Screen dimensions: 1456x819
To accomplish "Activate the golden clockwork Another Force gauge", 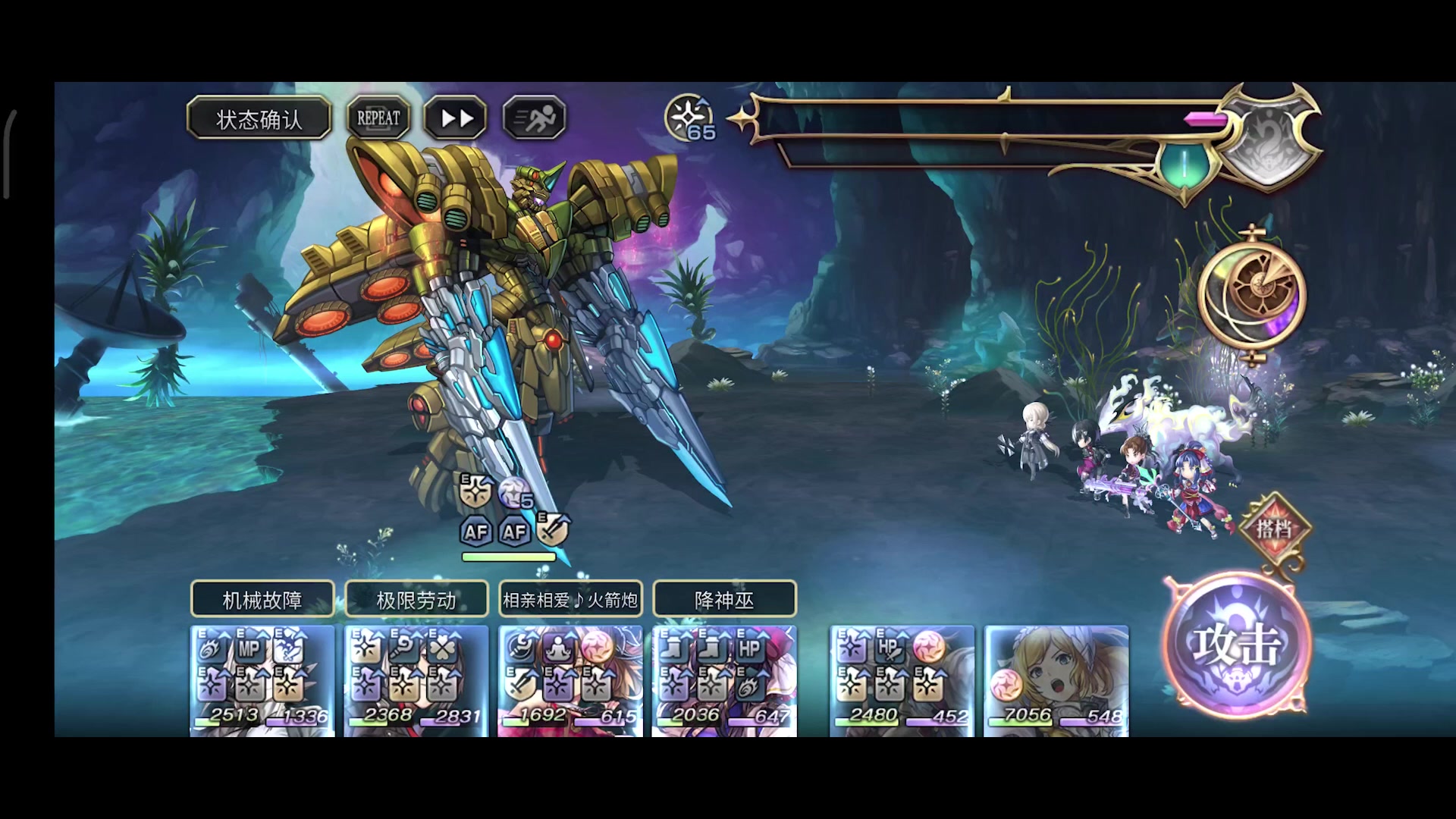I will click(1253, 293).
